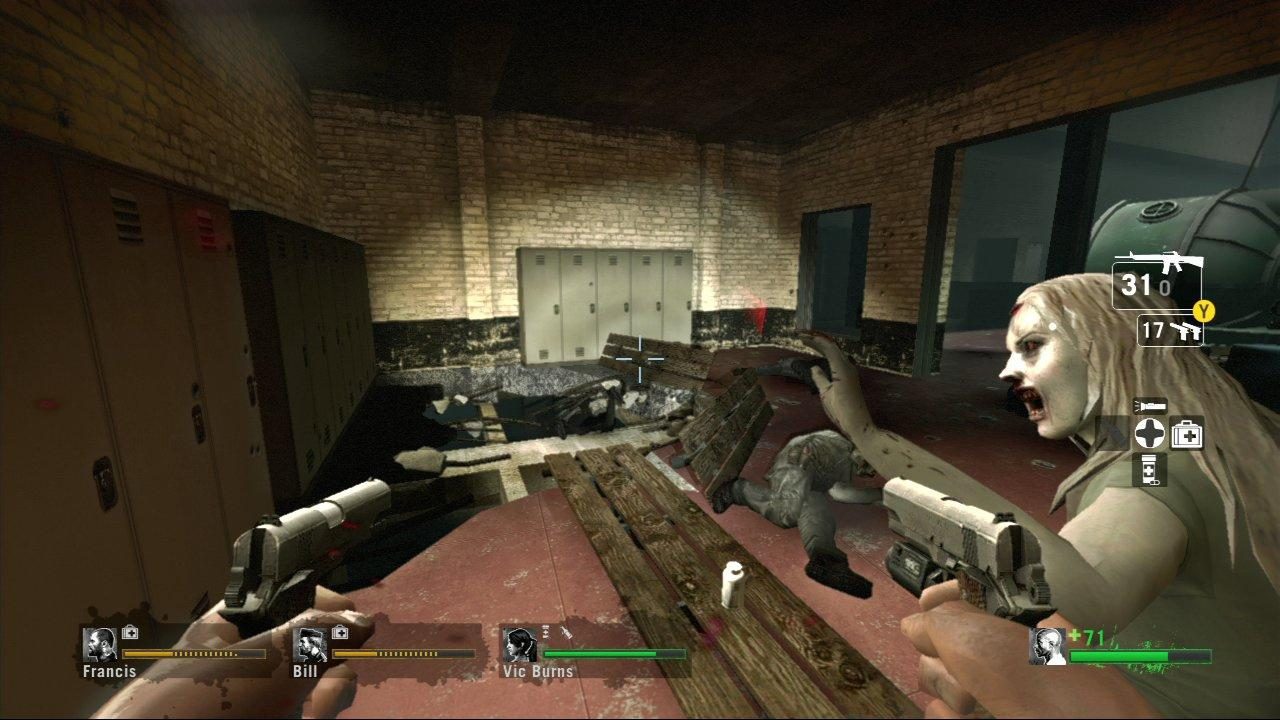1280x720 pixels.
Task: Click the rifle icon next to the 31 counter
Action: click(x=1172, y=262)
